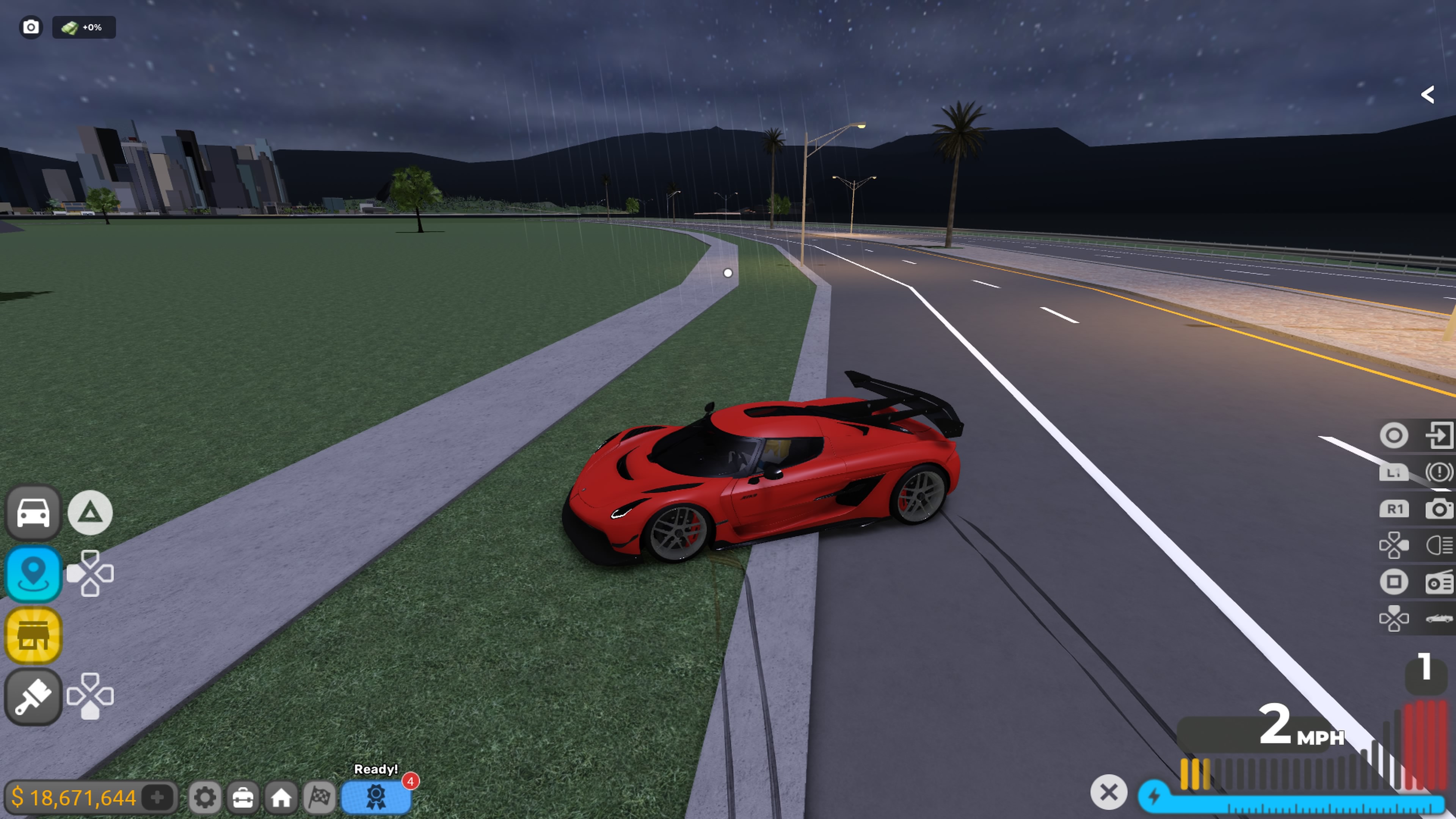Toggle the hazard warning lights icon
The height and width of the screenshot is (819, 1456).
1439,472
